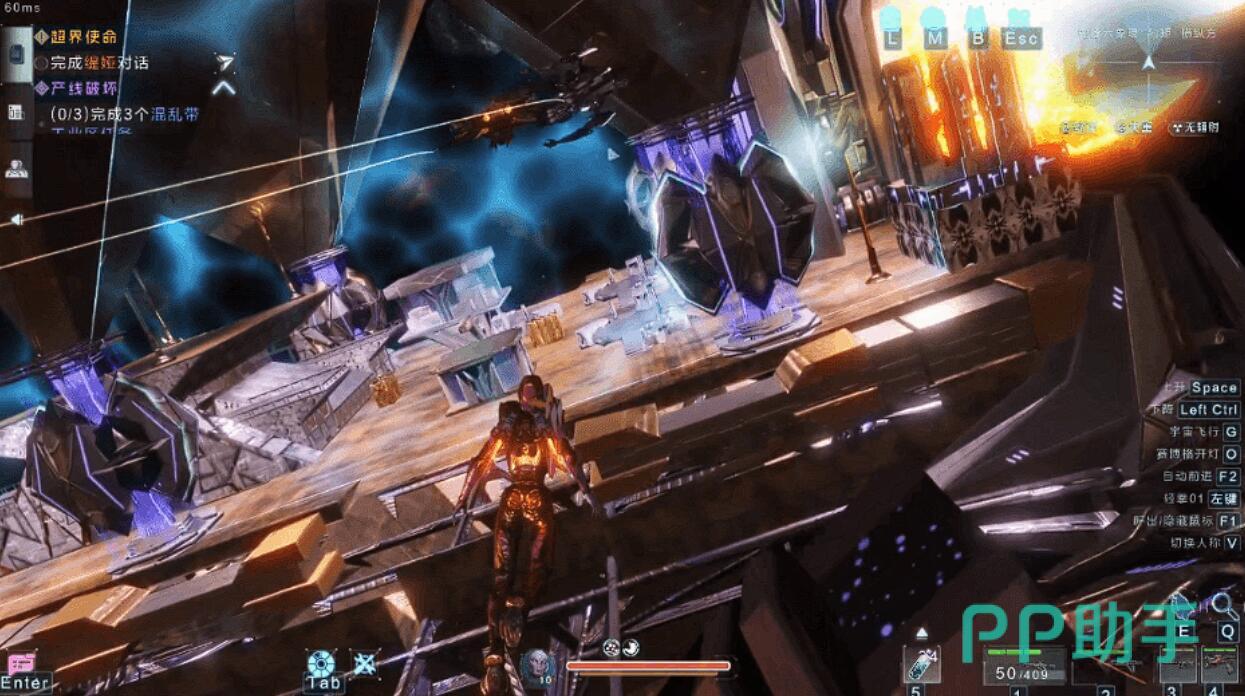Open the circular wheel menu icon

pyautogui.click(x=320, y=662)
